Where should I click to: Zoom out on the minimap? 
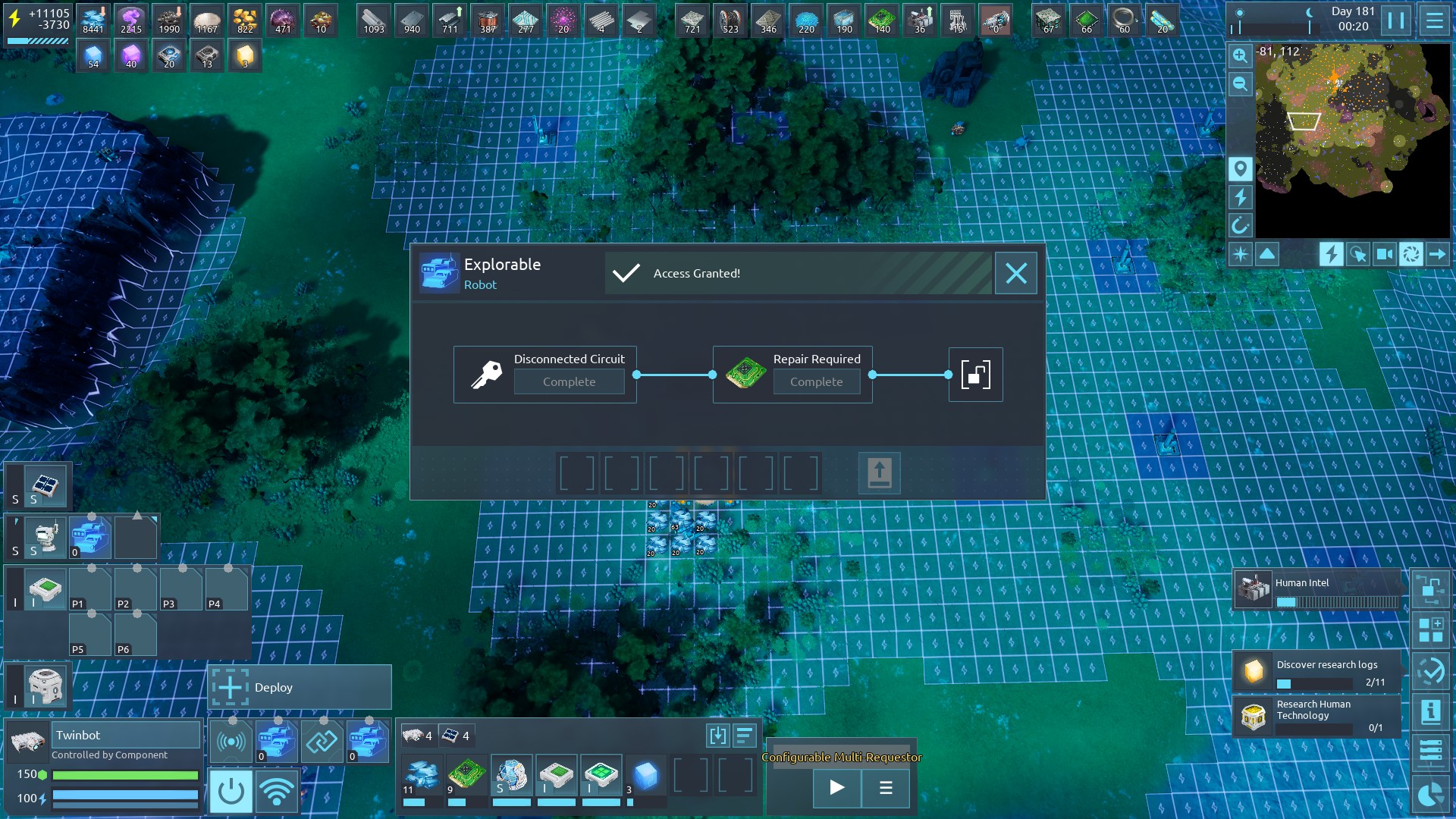point(1241,84)
